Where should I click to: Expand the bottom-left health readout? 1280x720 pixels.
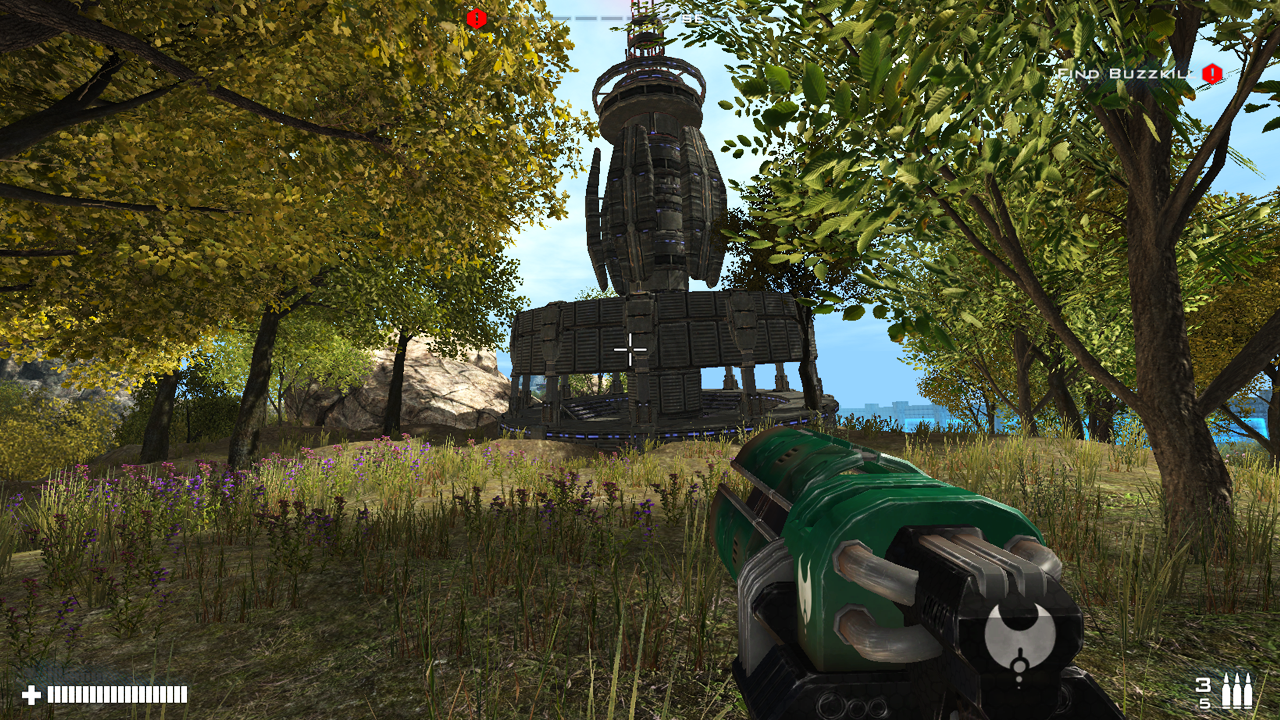point(110,692)
